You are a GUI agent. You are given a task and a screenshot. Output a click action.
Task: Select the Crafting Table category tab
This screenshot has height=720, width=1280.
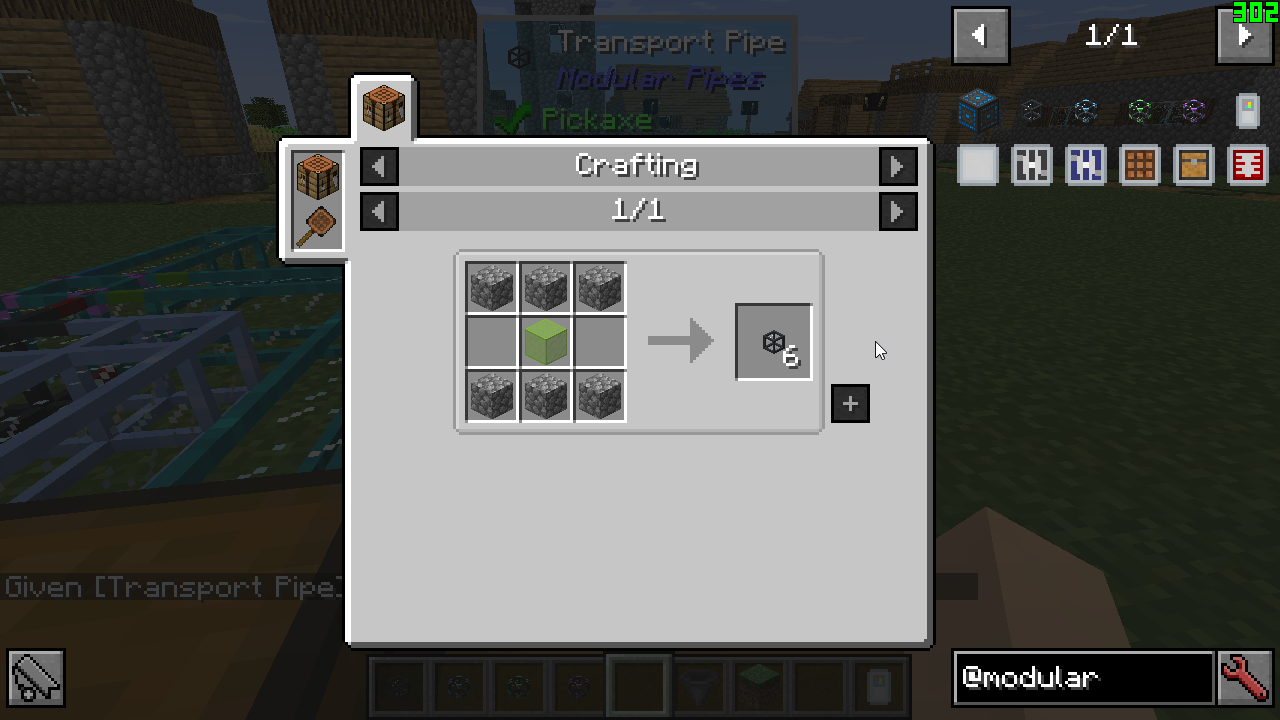coord(383,107)
